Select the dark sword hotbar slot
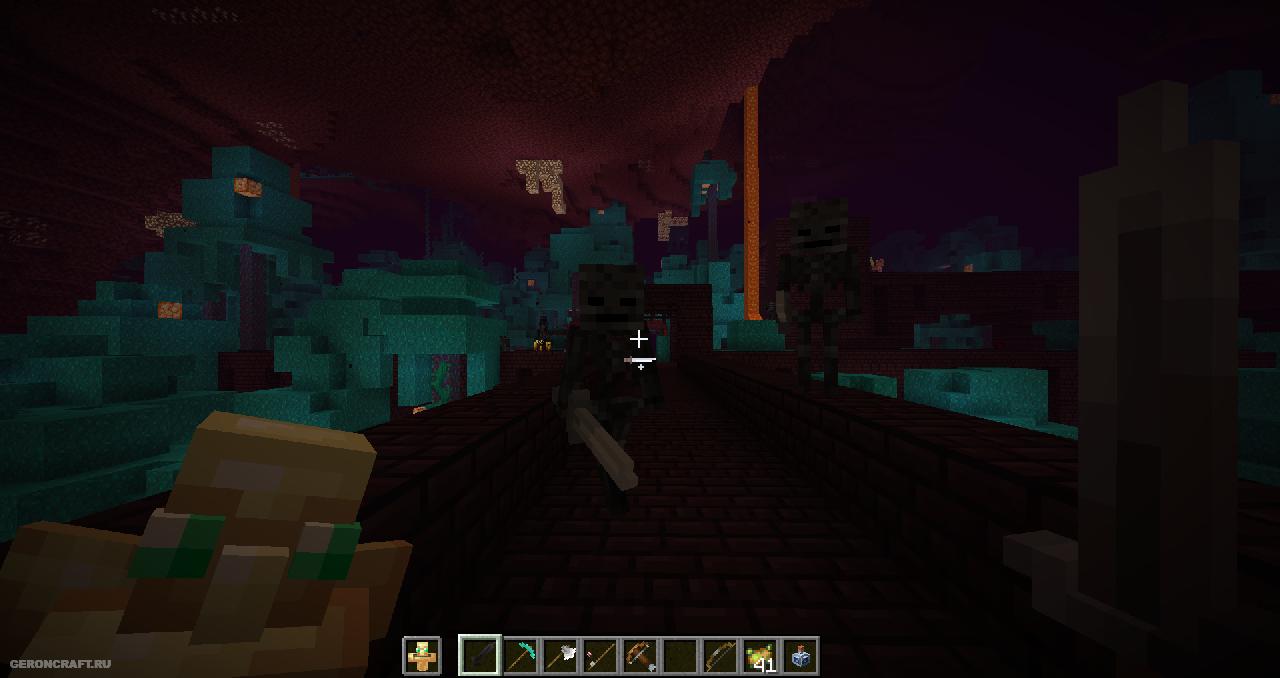1280x678 pixels. tap(479, 656)
